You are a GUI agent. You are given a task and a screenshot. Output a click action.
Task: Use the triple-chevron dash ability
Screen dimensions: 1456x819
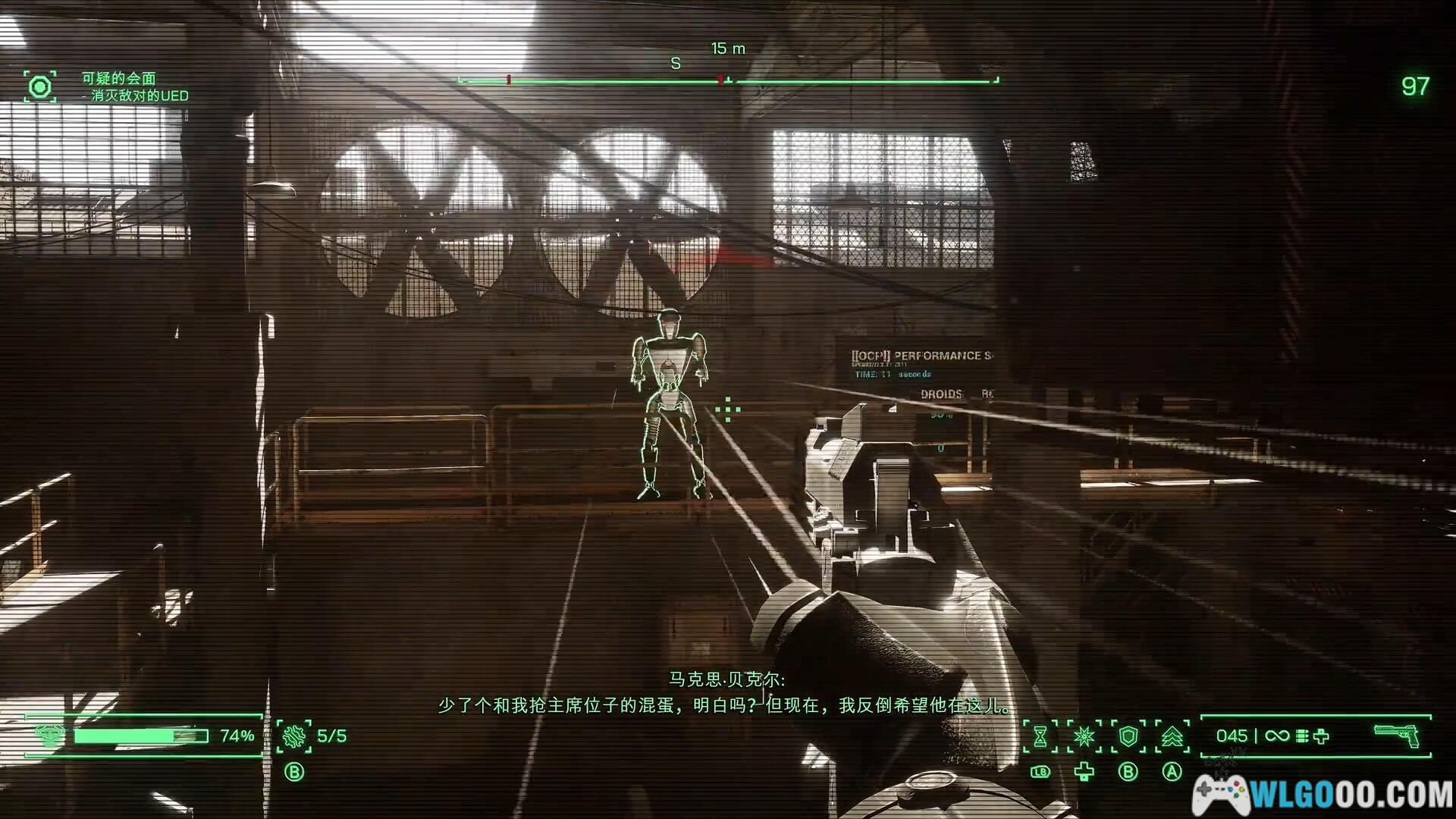click(1172, 736)
